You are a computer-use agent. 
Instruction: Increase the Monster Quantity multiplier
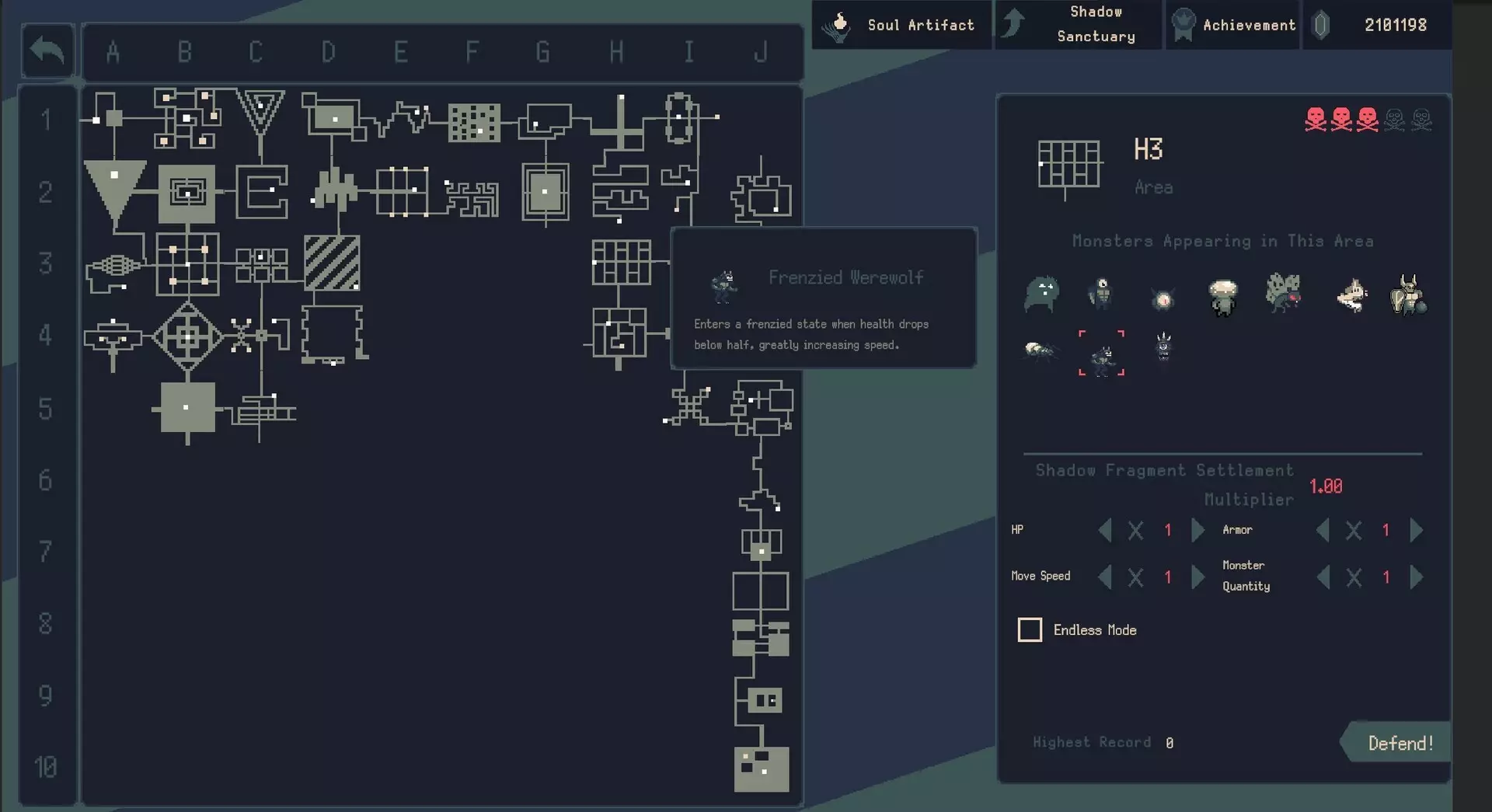click(x=1415, y=577)
